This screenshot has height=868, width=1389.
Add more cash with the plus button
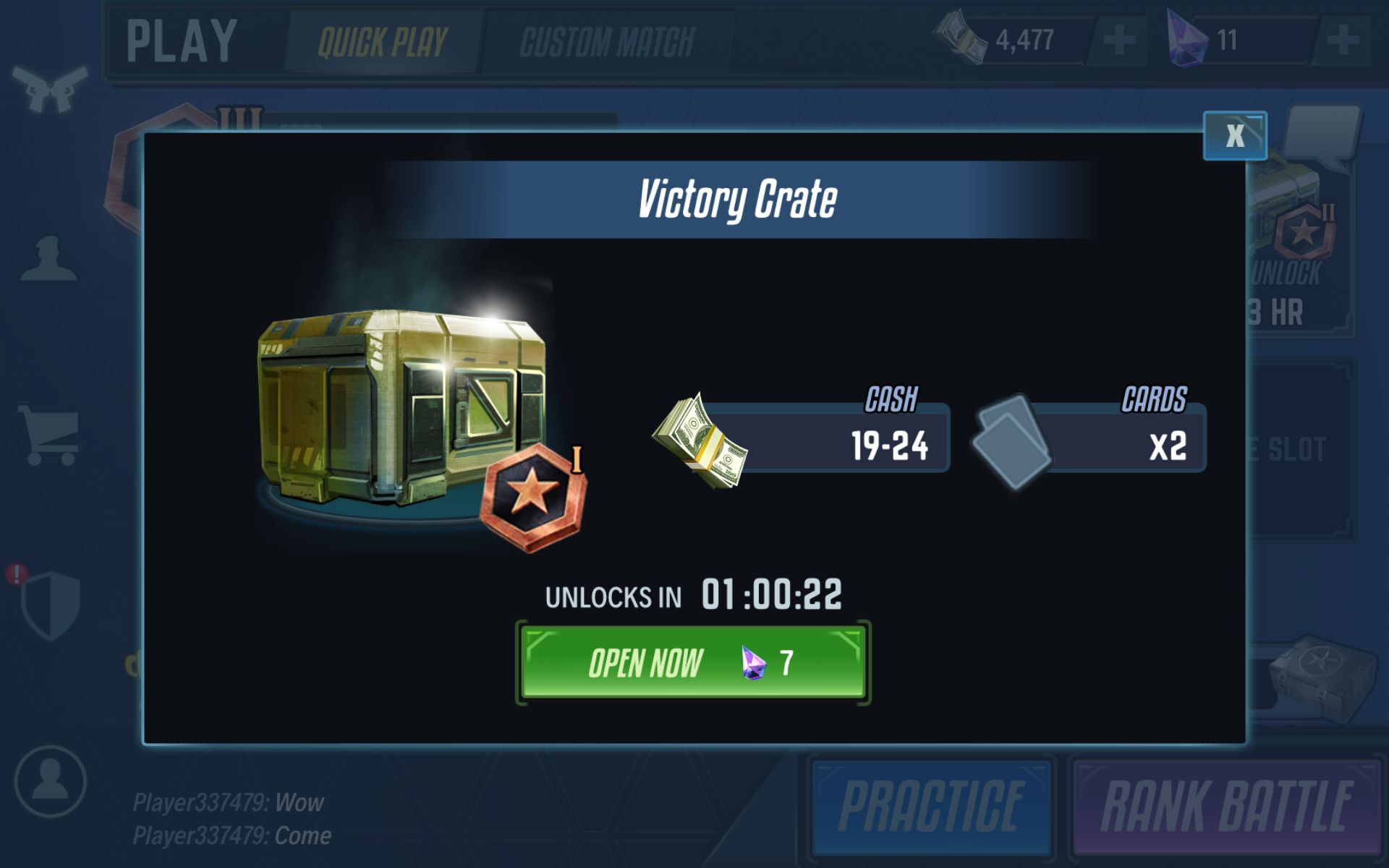point(1118,40)
